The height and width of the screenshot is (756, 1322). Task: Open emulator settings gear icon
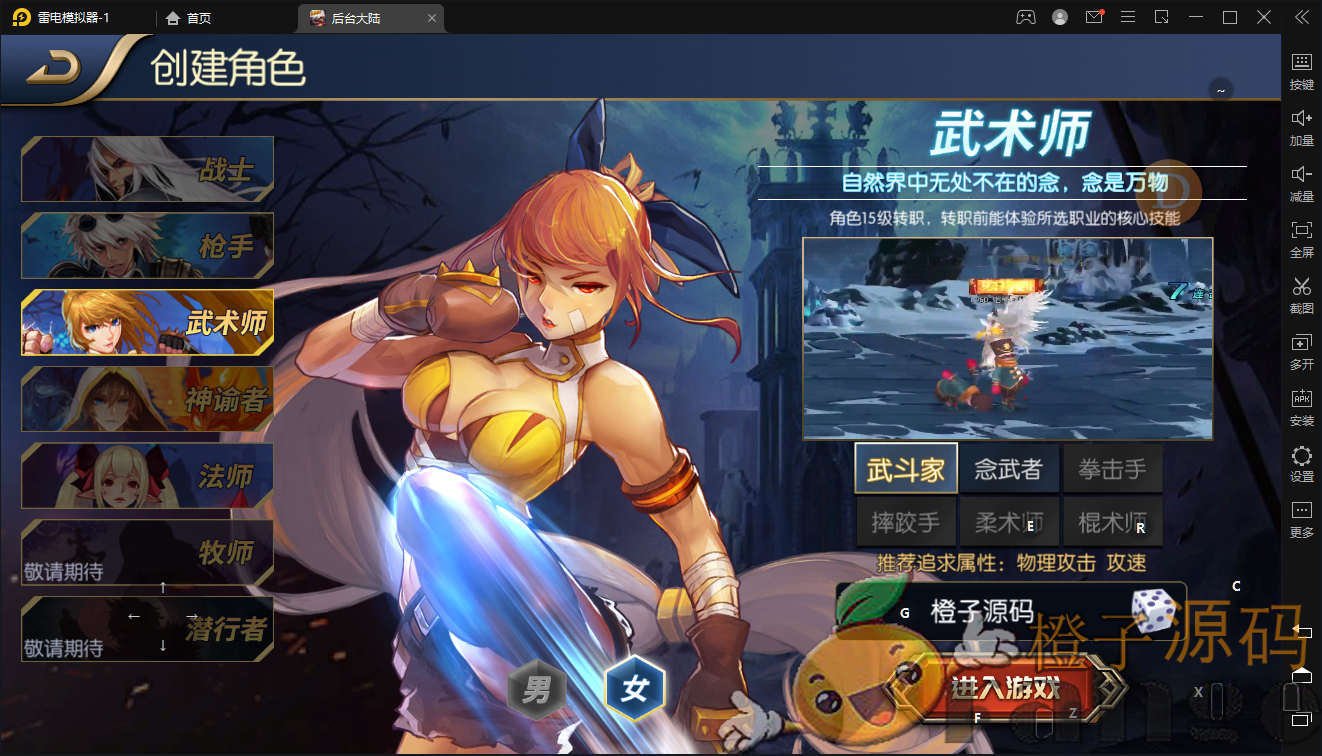[x=1301, y=454]
